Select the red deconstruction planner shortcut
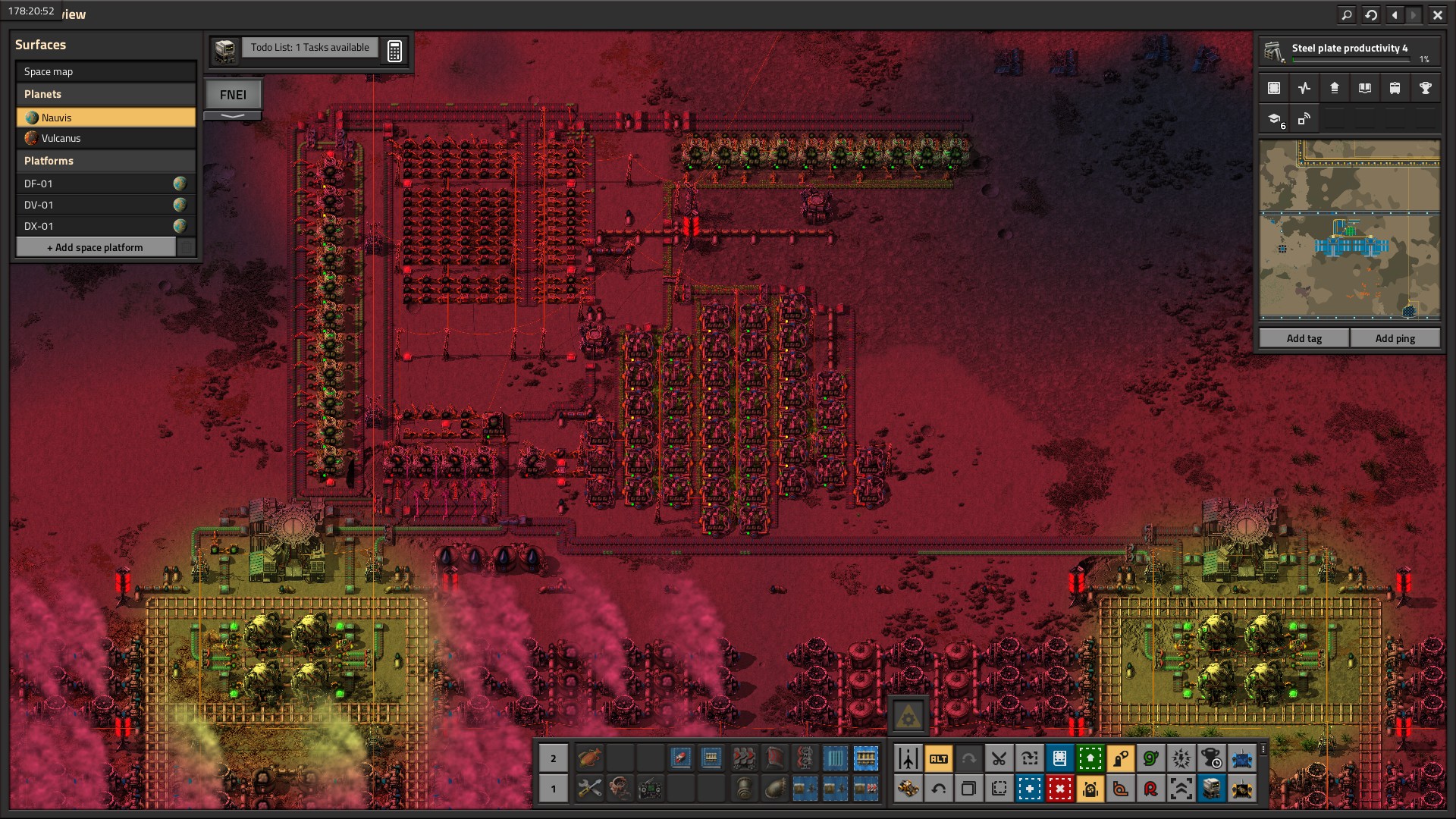Screen dimensions: 1456x819 click(x=1059, y=789)
